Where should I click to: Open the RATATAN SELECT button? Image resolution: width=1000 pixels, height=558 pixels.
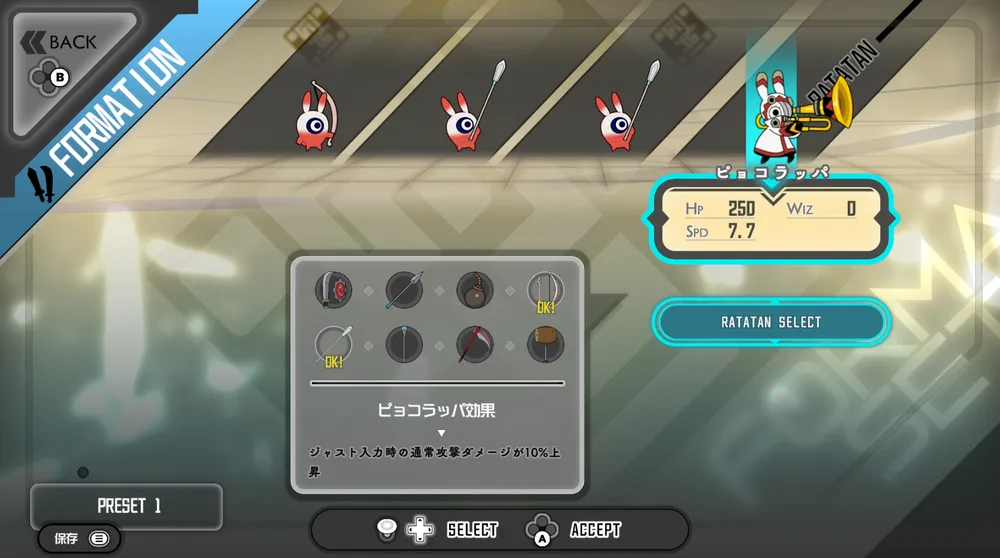click(770, 322)
